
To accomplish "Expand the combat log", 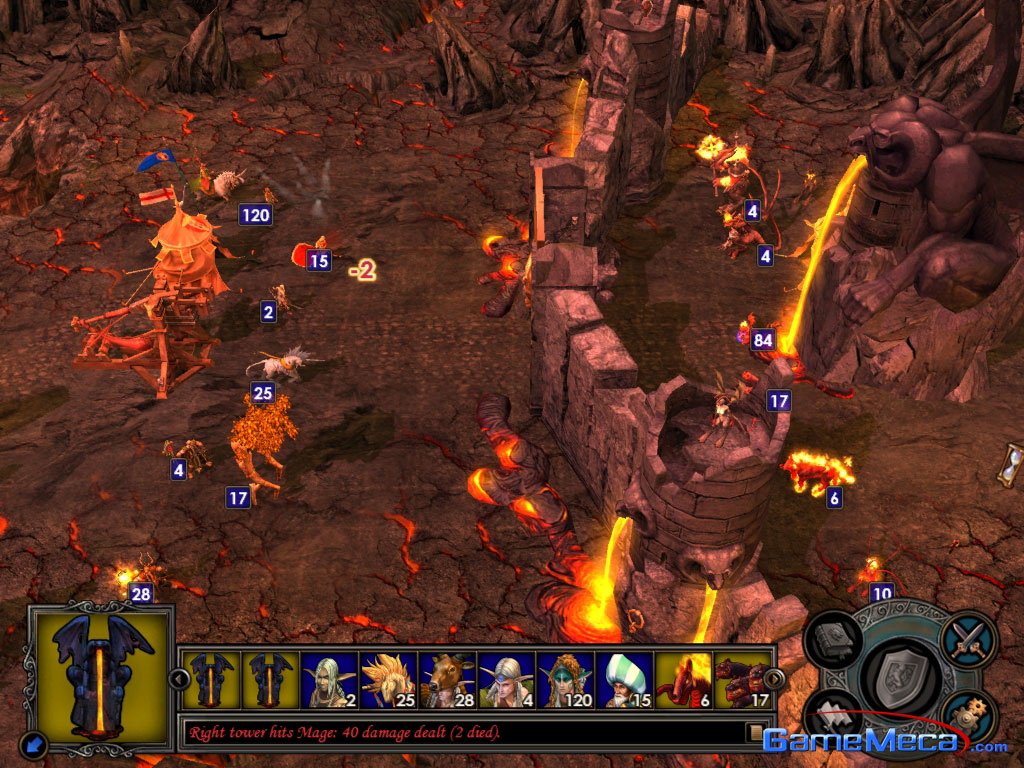I will click(756, 733).
